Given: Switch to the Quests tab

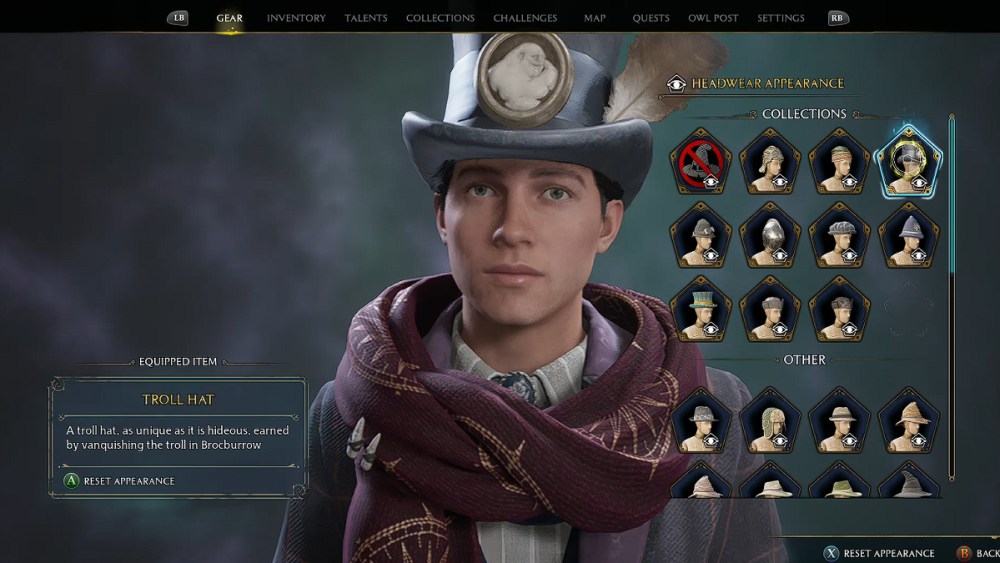Looking at the screenshot, I should (651, 18).
